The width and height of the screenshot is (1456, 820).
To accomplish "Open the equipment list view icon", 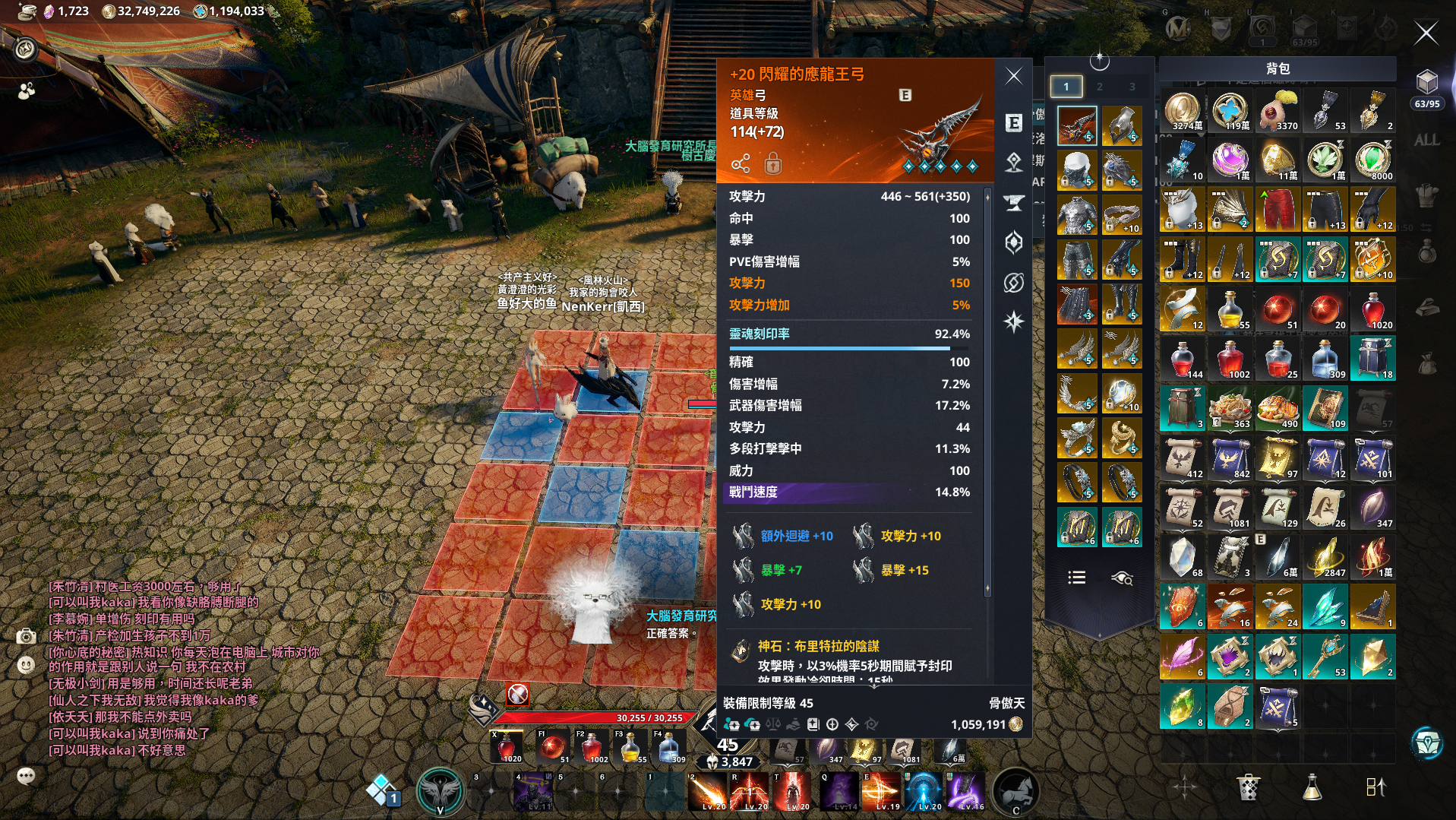I will [x=1076, y=578].
